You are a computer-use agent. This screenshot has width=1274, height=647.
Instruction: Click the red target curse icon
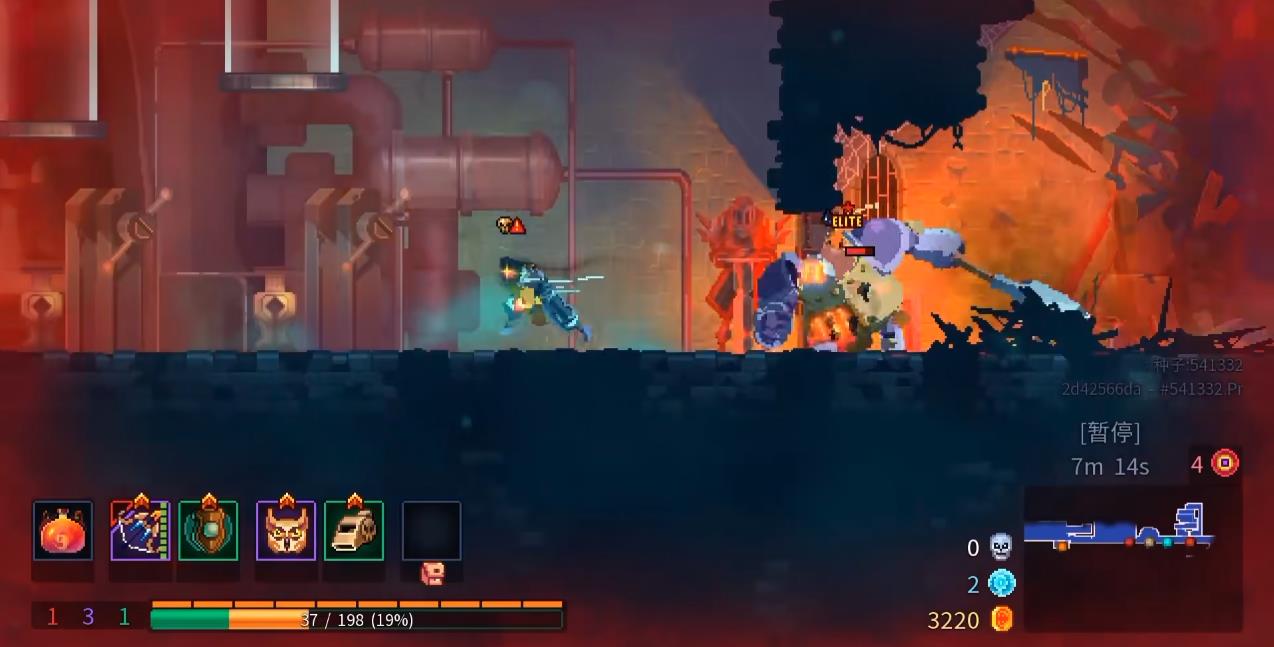1225,463
